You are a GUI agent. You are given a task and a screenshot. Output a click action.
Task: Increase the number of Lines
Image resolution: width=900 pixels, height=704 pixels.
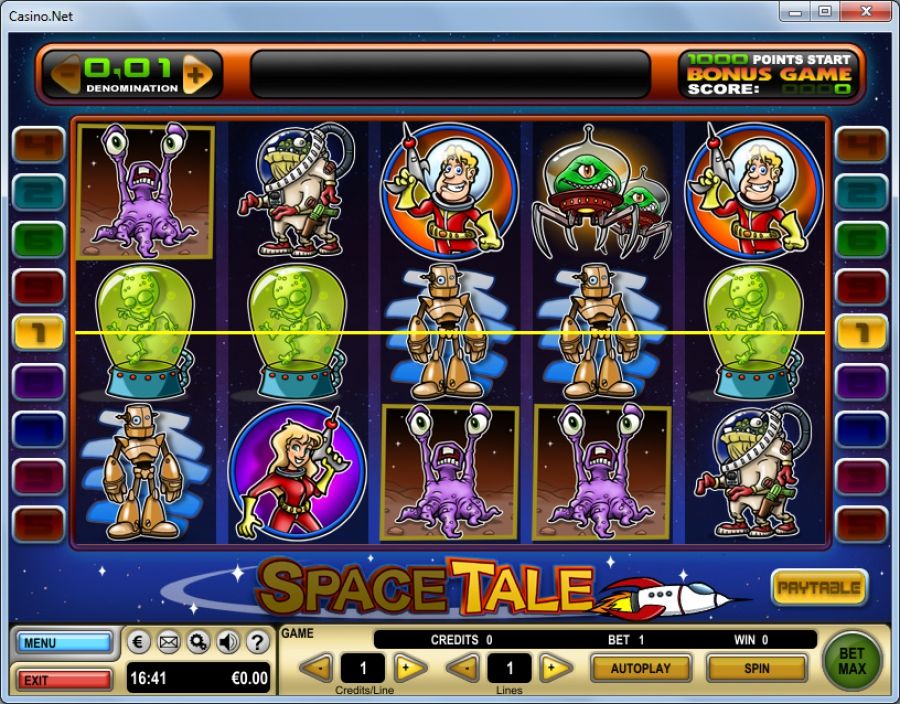pyautogui.click(x=555, y=668)
